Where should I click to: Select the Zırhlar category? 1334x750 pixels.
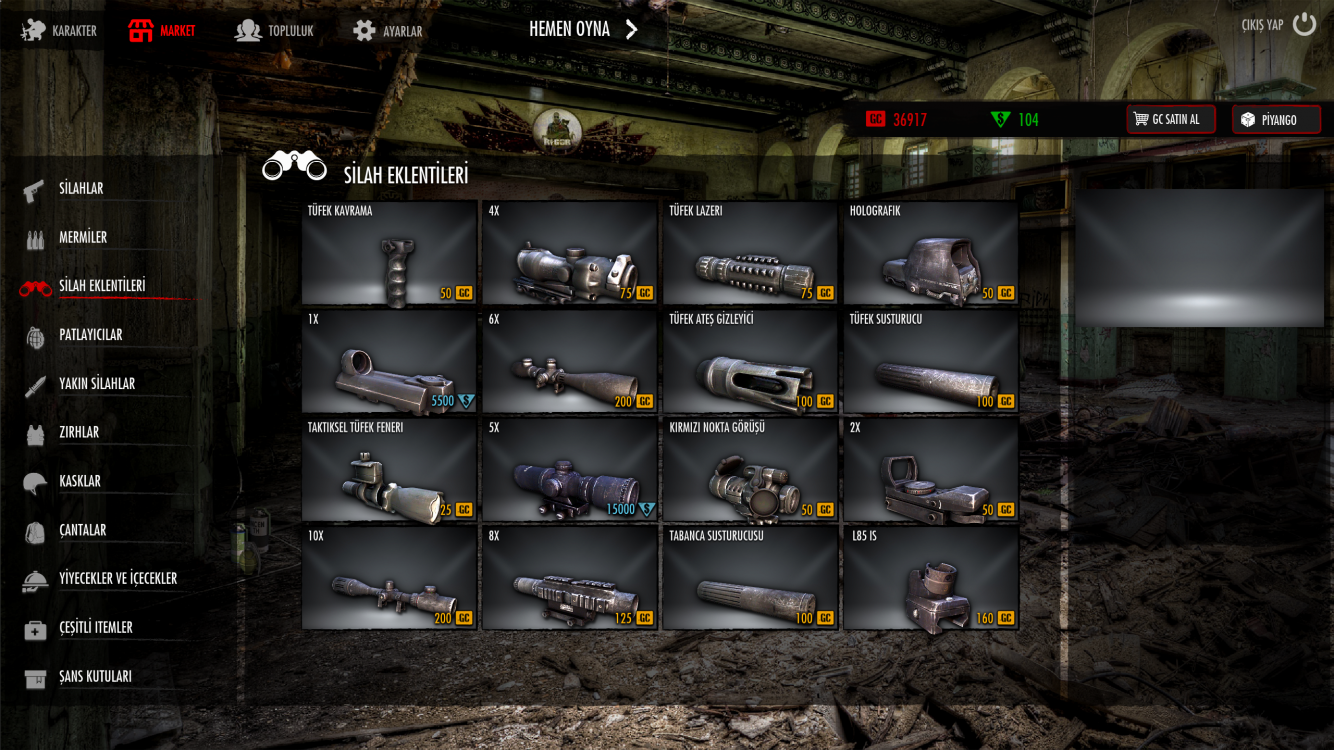coord(78,433)
